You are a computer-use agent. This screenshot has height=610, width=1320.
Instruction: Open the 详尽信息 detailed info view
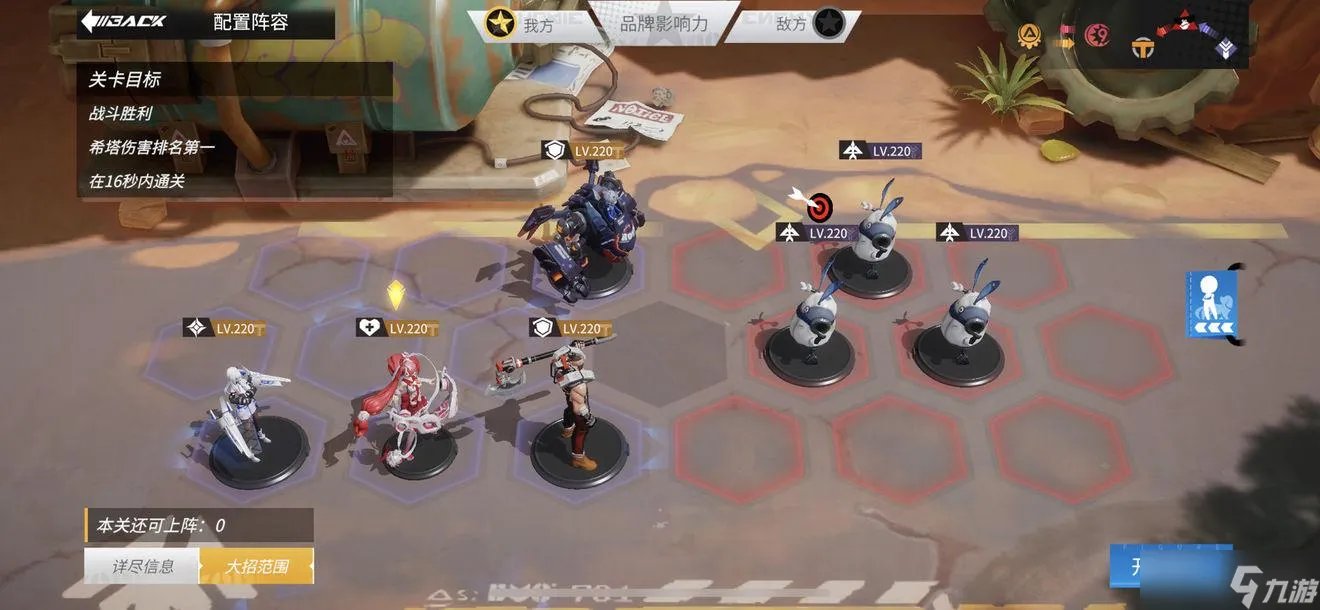(x=142, y=566)
